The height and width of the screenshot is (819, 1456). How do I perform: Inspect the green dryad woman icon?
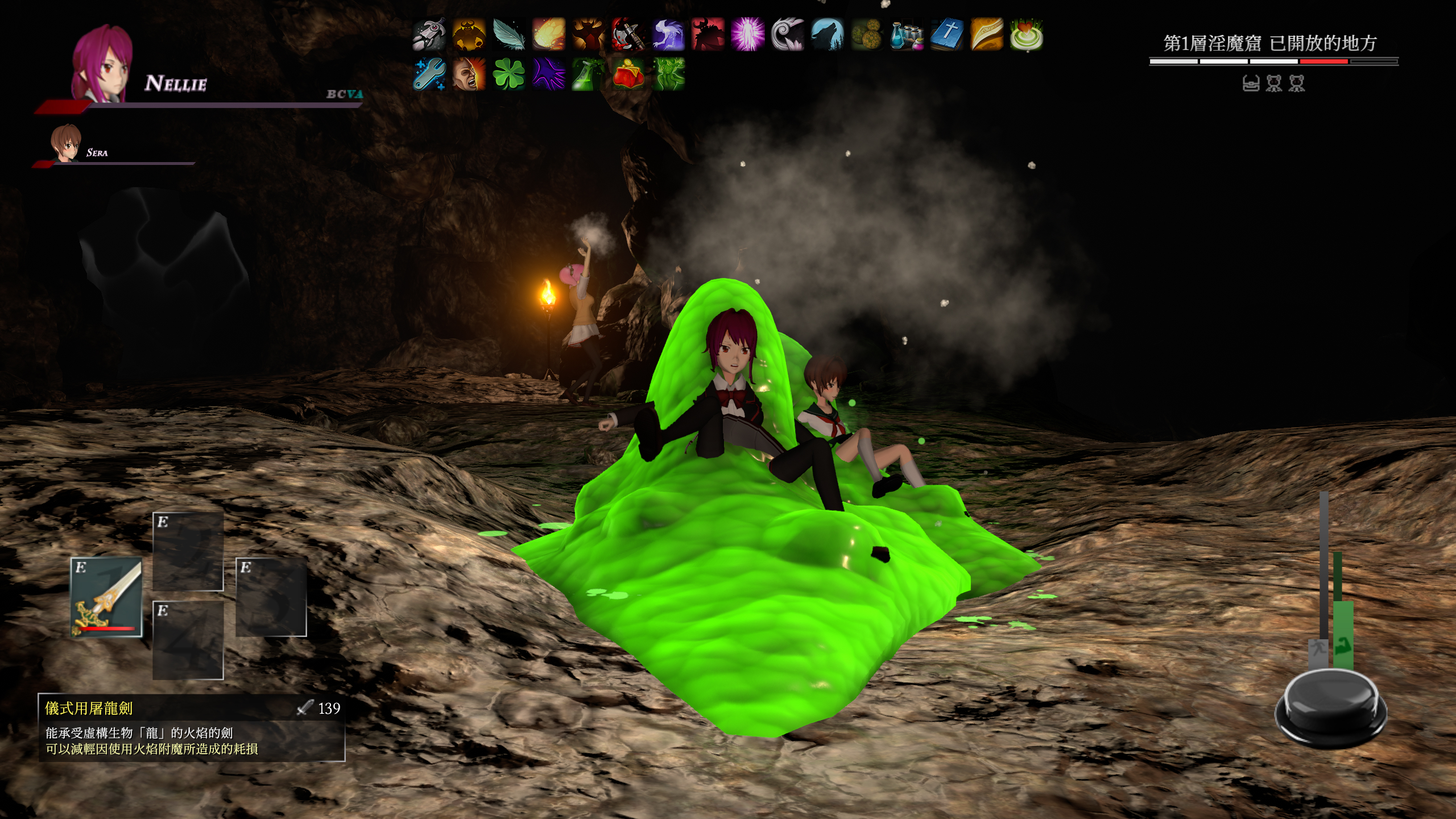668,74
